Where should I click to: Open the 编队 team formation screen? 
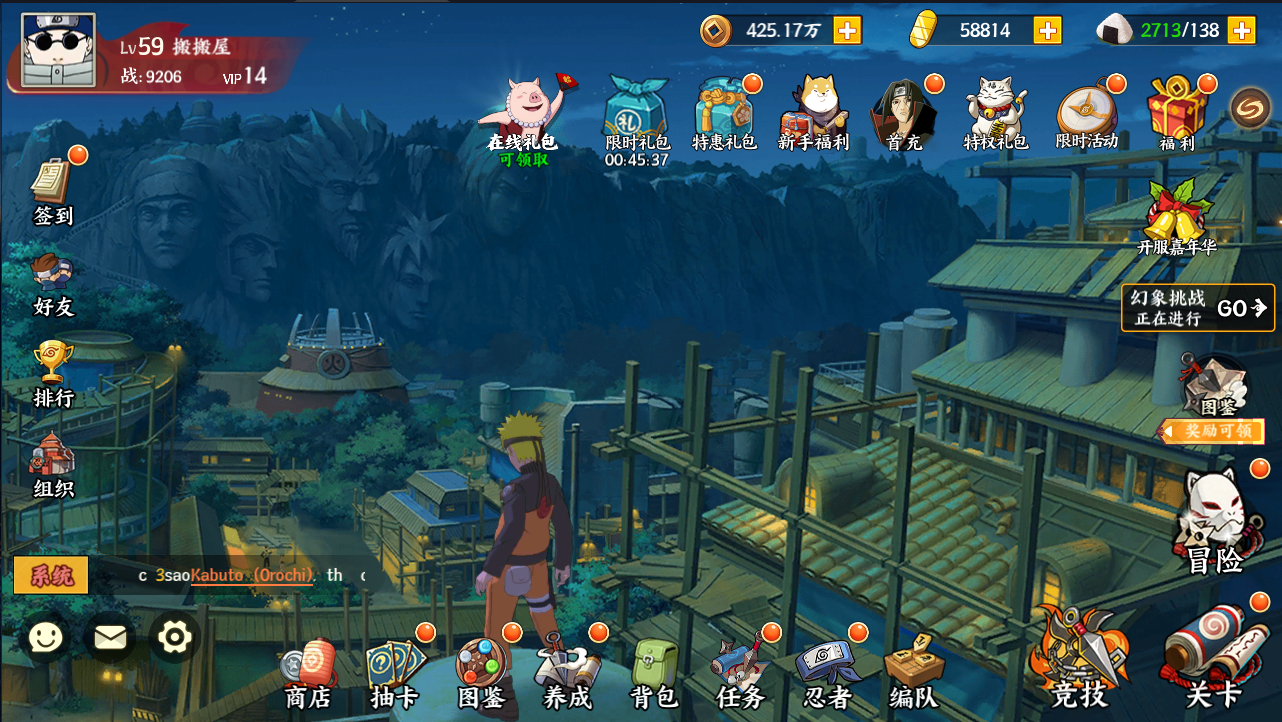click(913, 672)
